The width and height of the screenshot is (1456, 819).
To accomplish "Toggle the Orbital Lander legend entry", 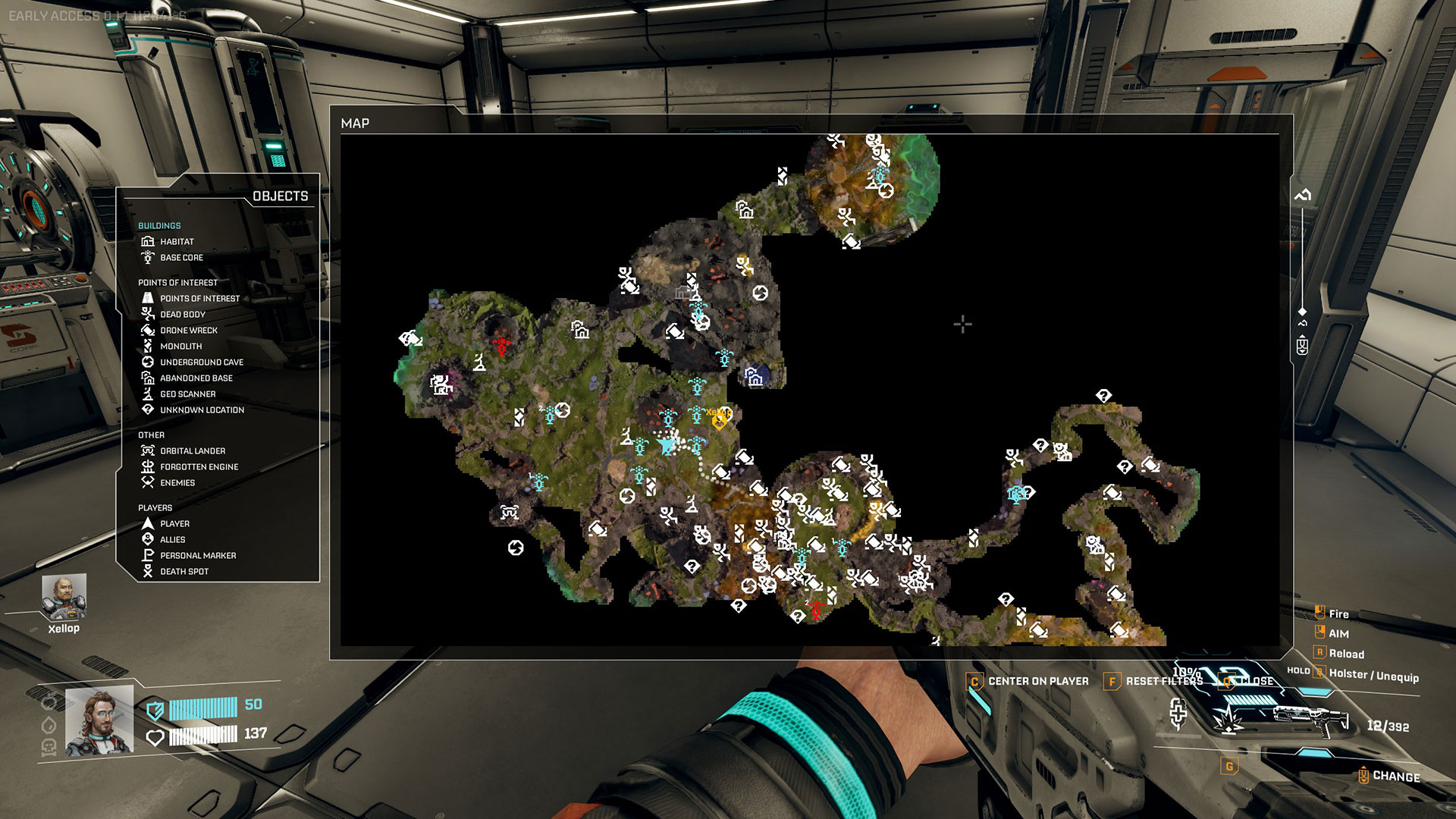I will coord(192,450).
